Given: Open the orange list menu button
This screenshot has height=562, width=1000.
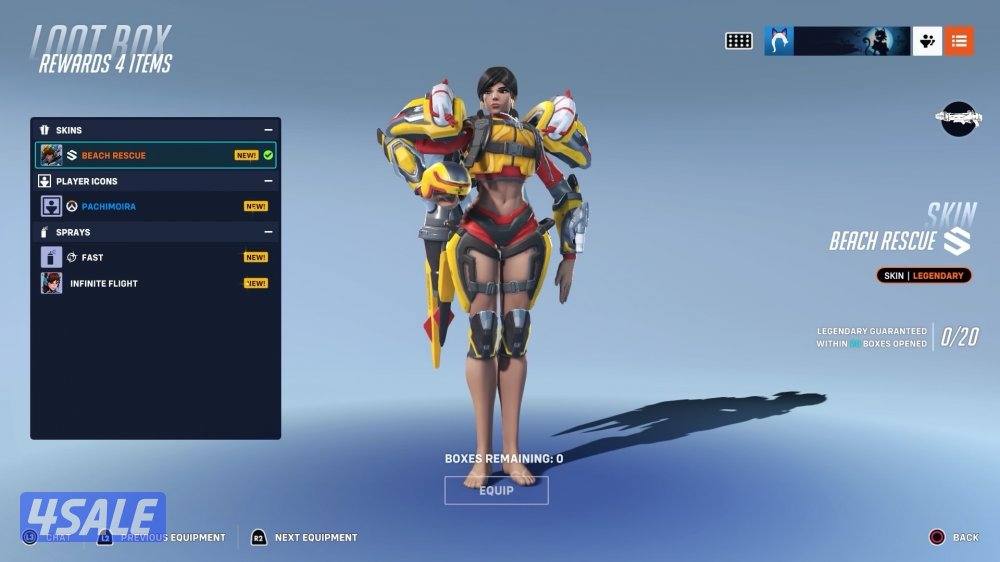Looking at the screenshot, I should pyautogui.click(x=959, y=41).
